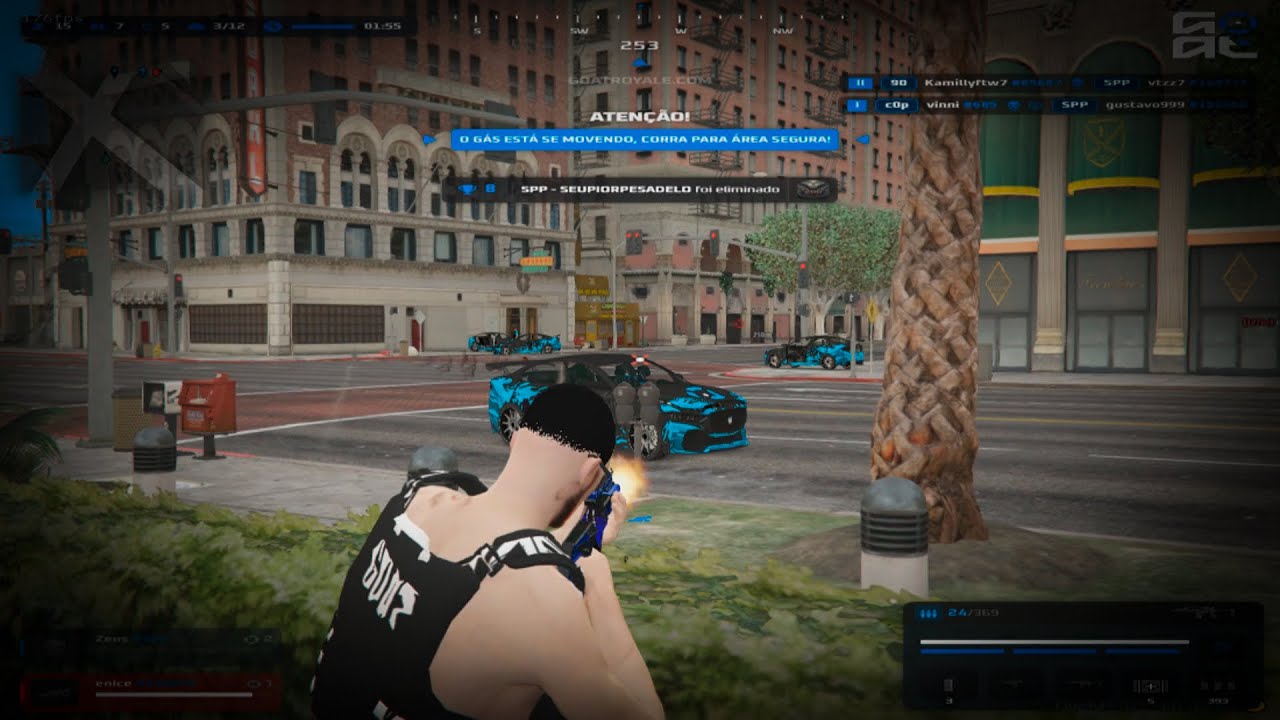The width and height of the screenshot is (1280, 720).
Task: Click the SEUPIORPESADELO elimination notice
Action: click(640, 189)
